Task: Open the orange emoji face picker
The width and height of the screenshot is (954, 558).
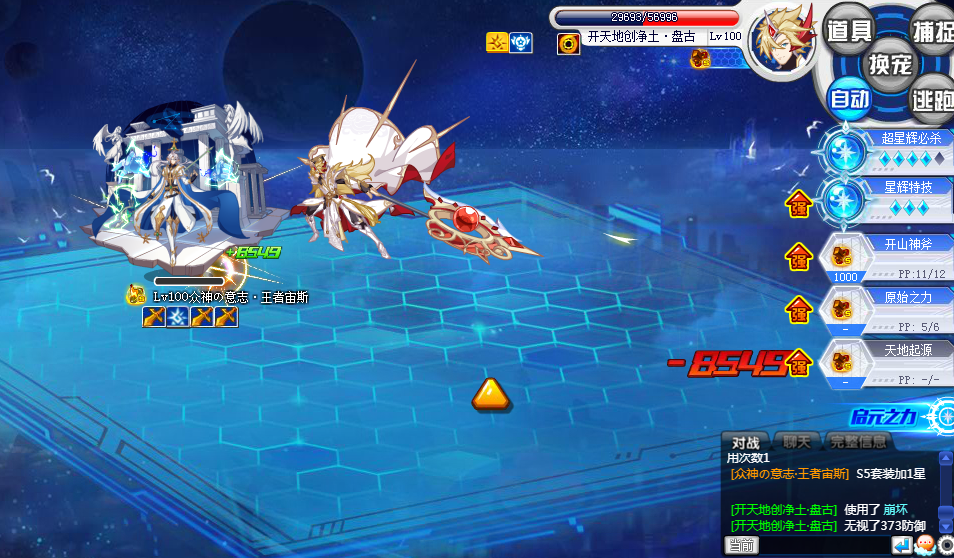Action: [x=924, y=545]
